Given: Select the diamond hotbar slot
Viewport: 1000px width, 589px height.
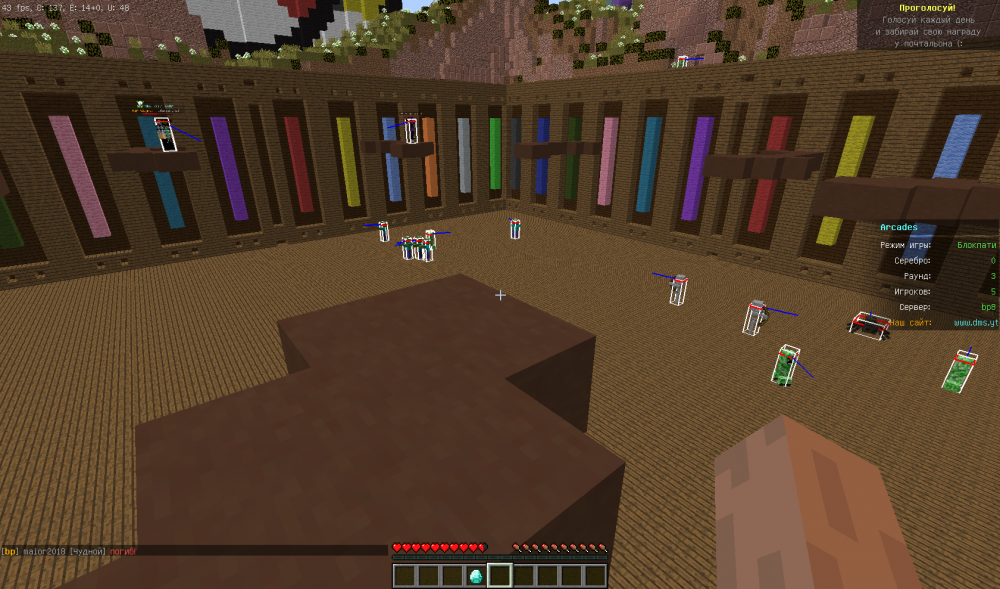Looking at the screenshot, I should point(476,576).
